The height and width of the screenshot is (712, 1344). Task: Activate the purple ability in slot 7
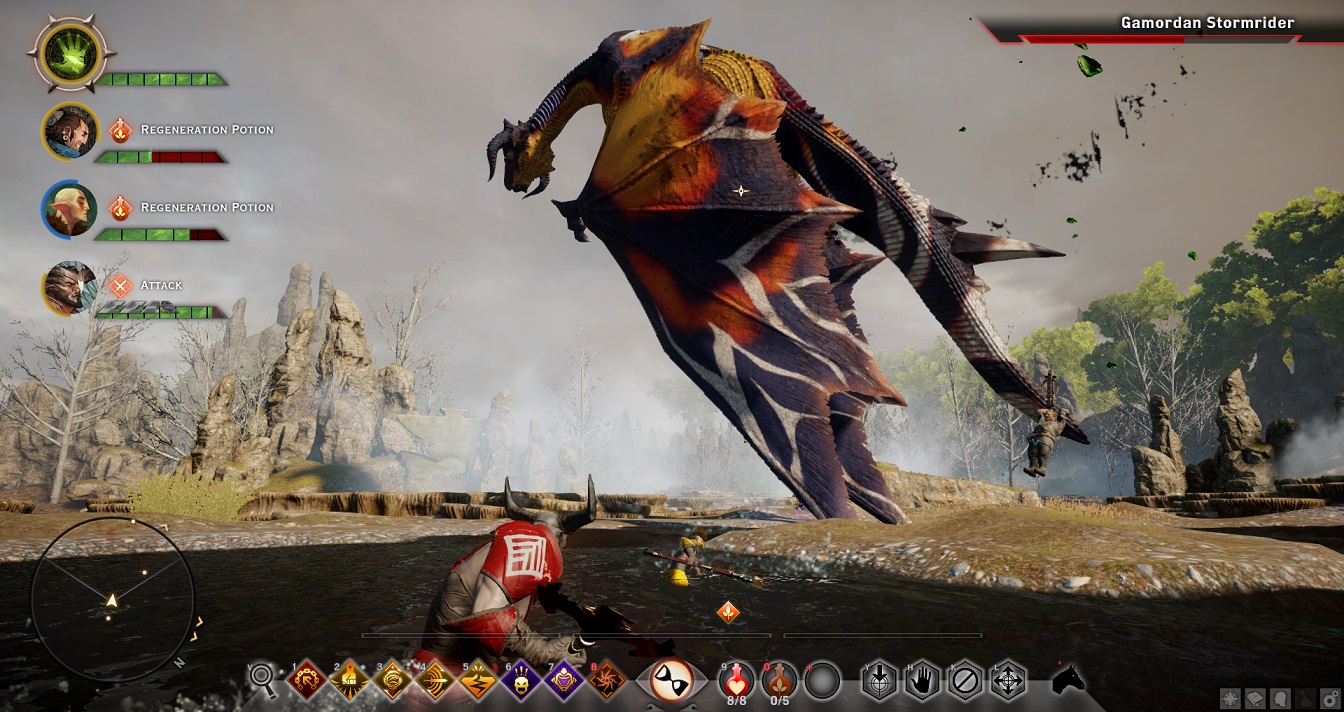pos(564,680)
